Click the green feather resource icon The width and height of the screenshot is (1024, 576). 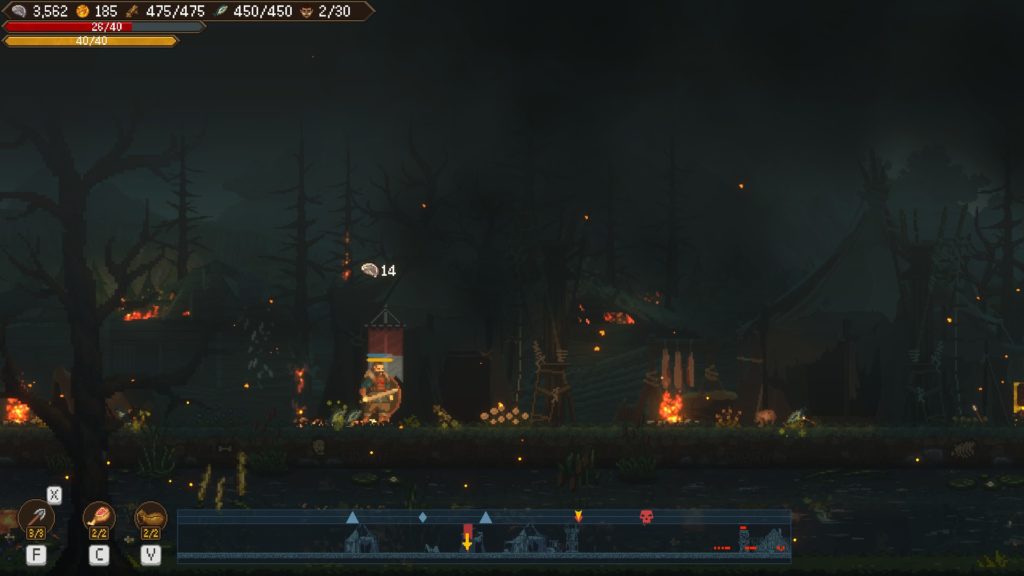223,11
